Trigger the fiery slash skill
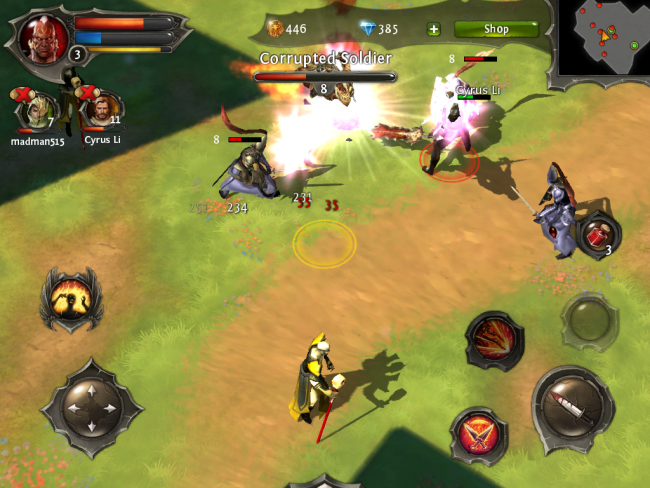 click(495, 340)
